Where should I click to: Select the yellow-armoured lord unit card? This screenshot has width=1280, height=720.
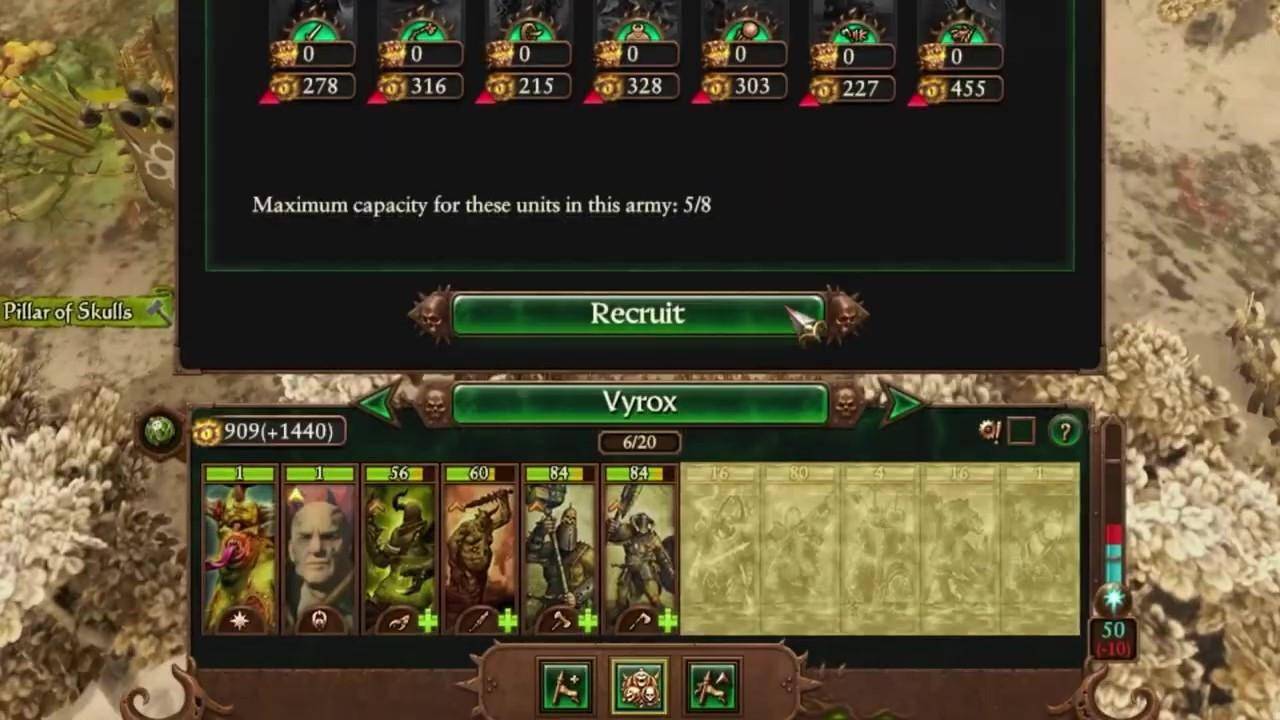click(x=240, y=548)
